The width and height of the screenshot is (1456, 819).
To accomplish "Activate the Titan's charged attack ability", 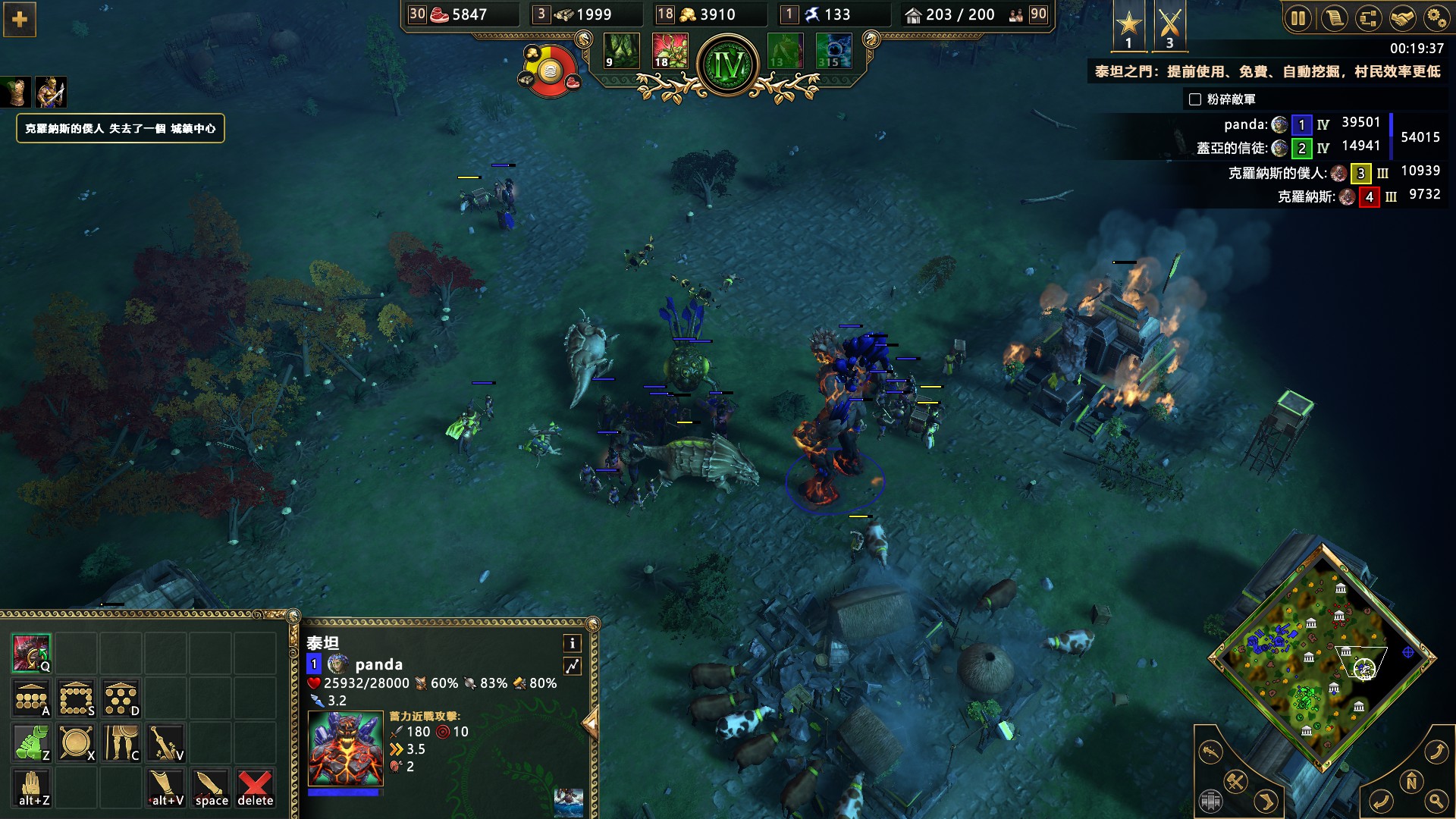I will (31, 654).
